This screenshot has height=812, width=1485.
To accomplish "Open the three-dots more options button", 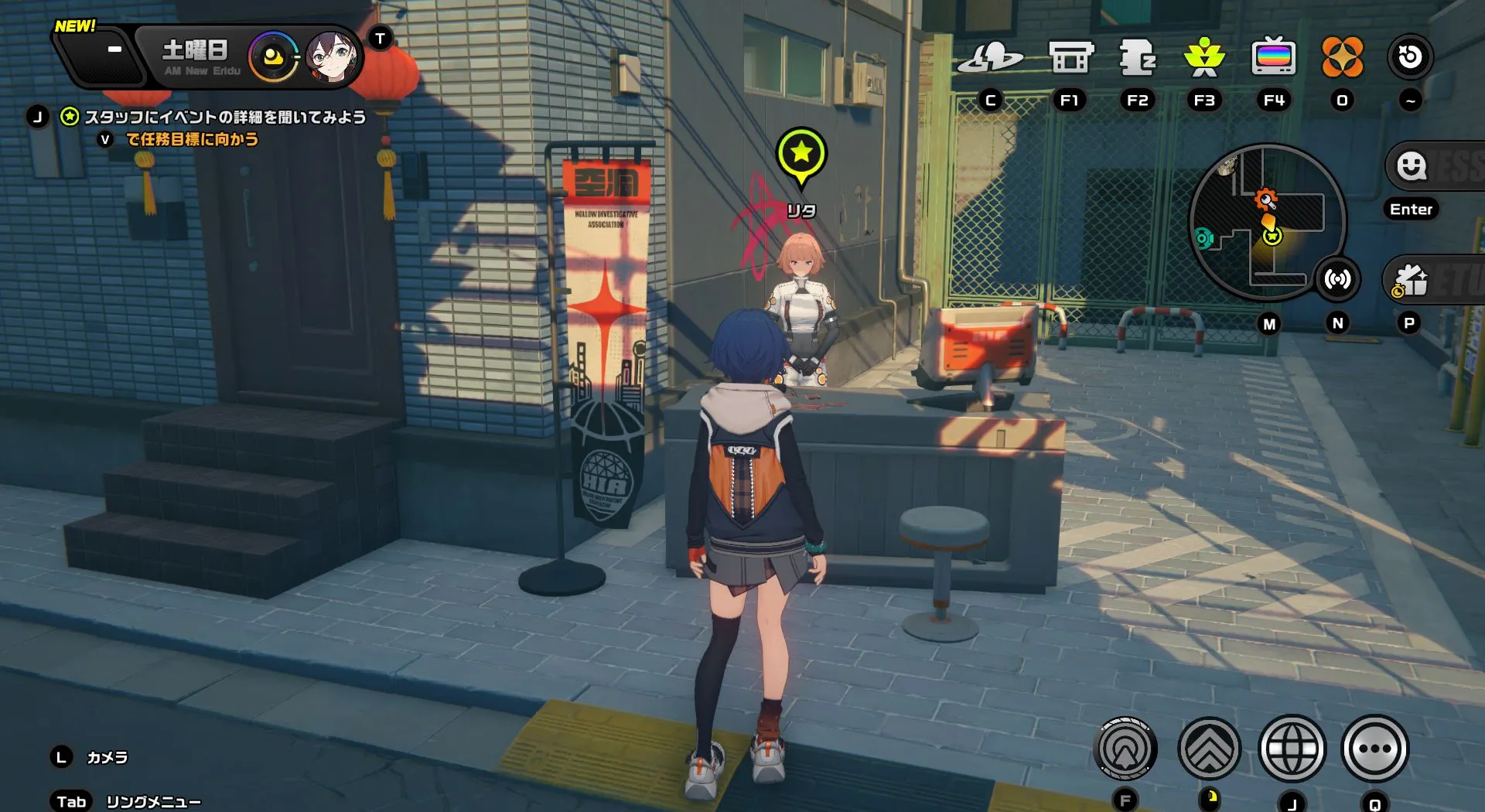I will coord(1374,749).
